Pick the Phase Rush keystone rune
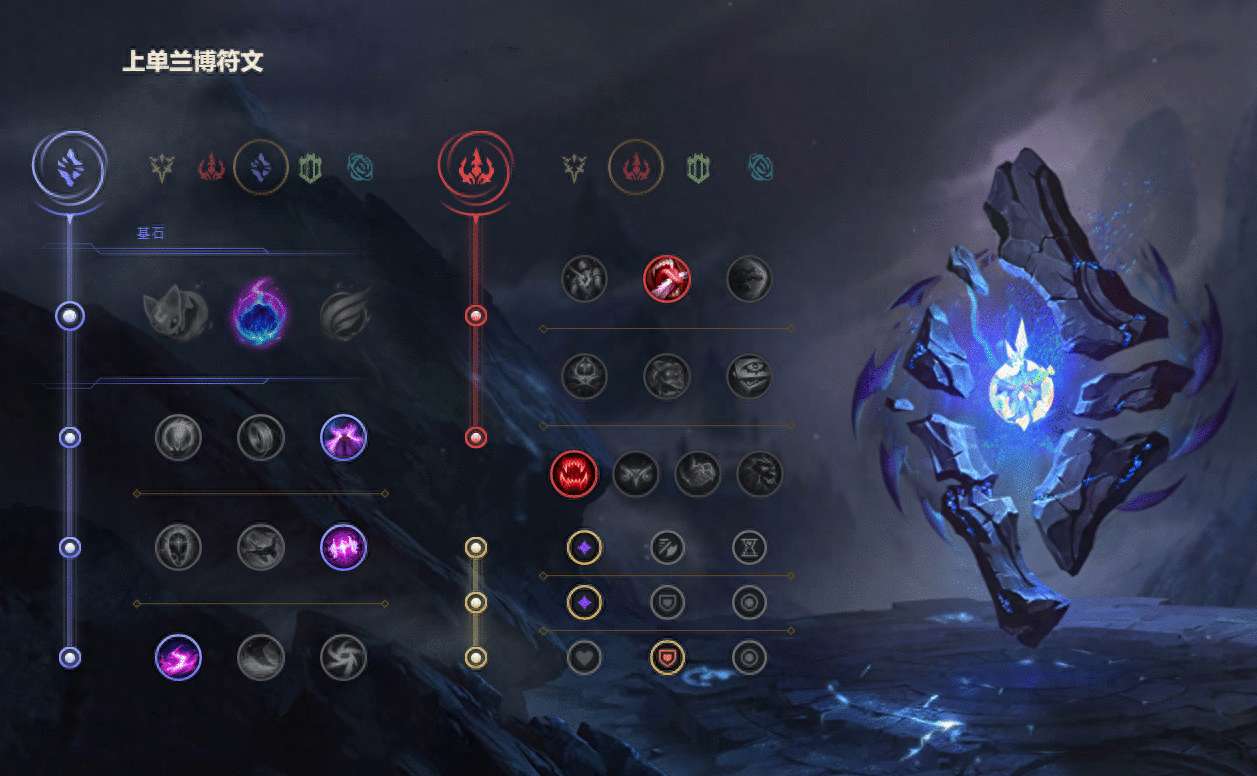This screenshot has width=1257, height=776. (344, 312)
